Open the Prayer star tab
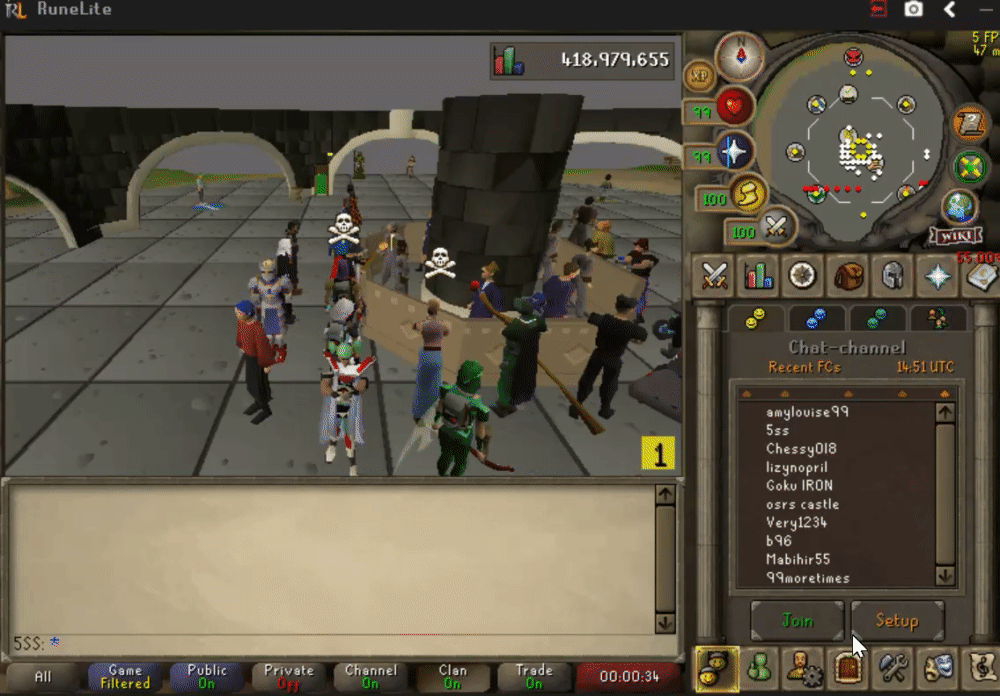The height and width of the screenshot is (696, 1000). point(937,275)
